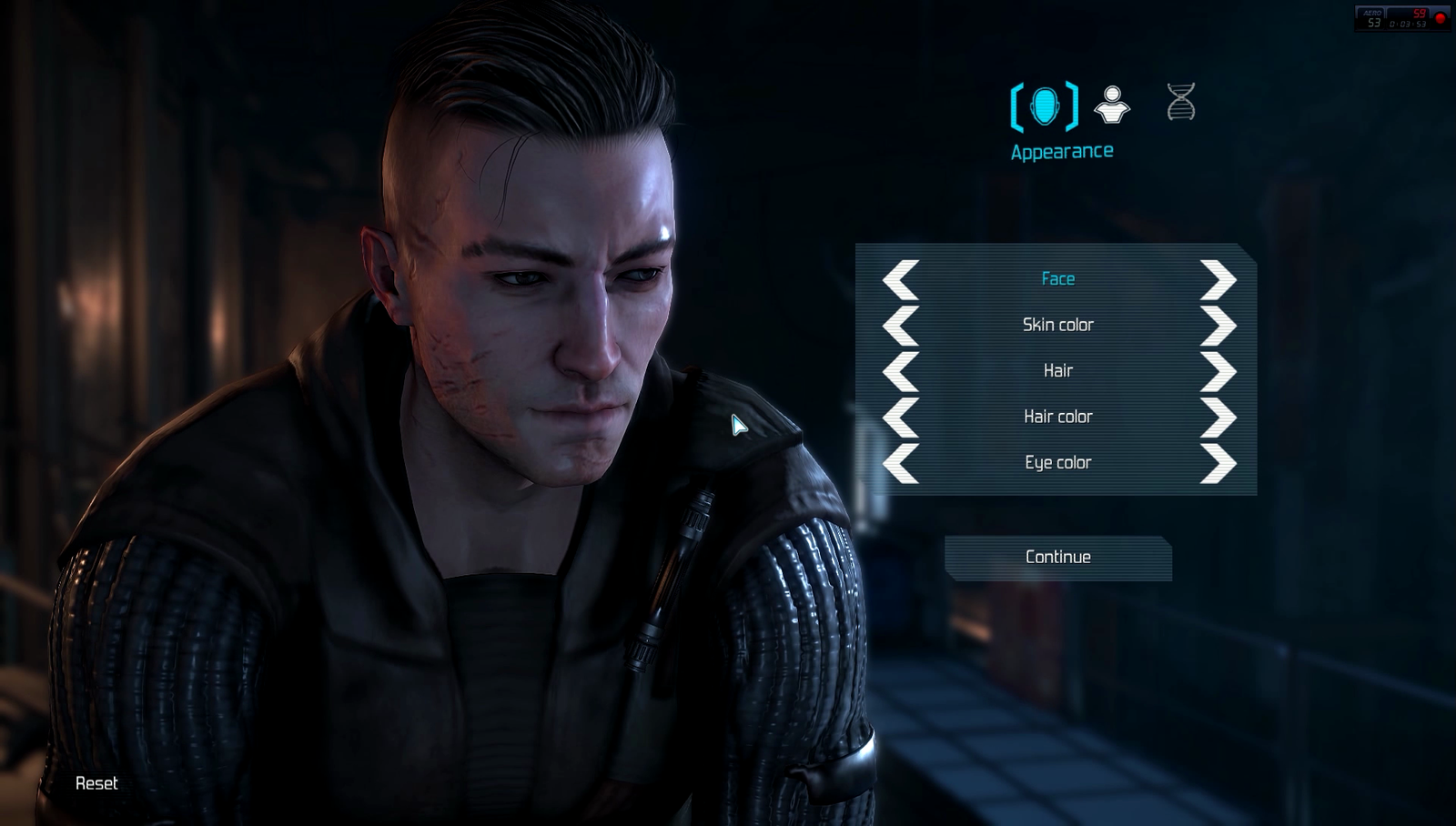Cycle Face to the previous option
The height and width of the screenshot is (826, 1456).
tap(901, 279)
